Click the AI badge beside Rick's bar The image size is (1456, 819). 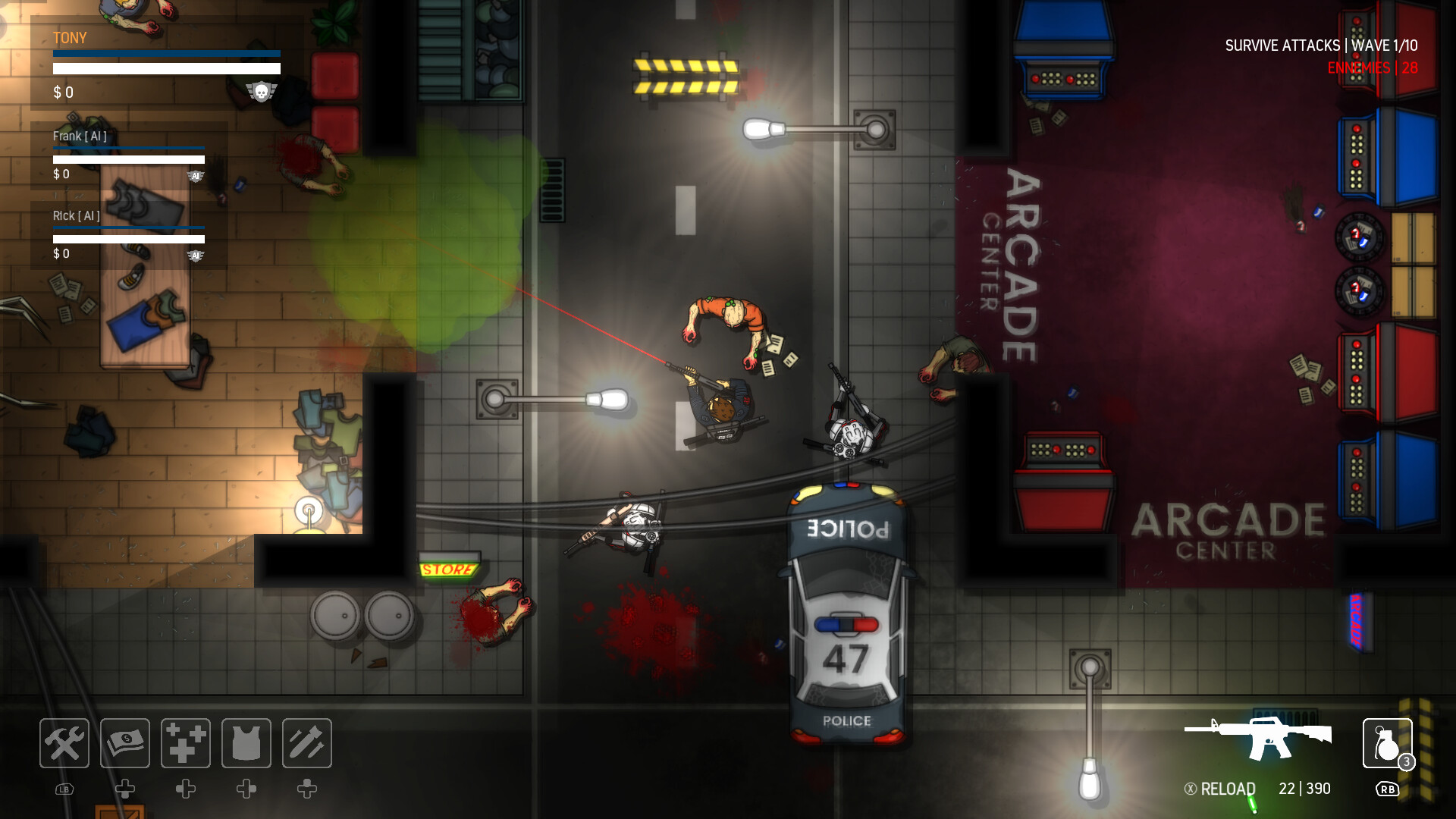point(197,256)
